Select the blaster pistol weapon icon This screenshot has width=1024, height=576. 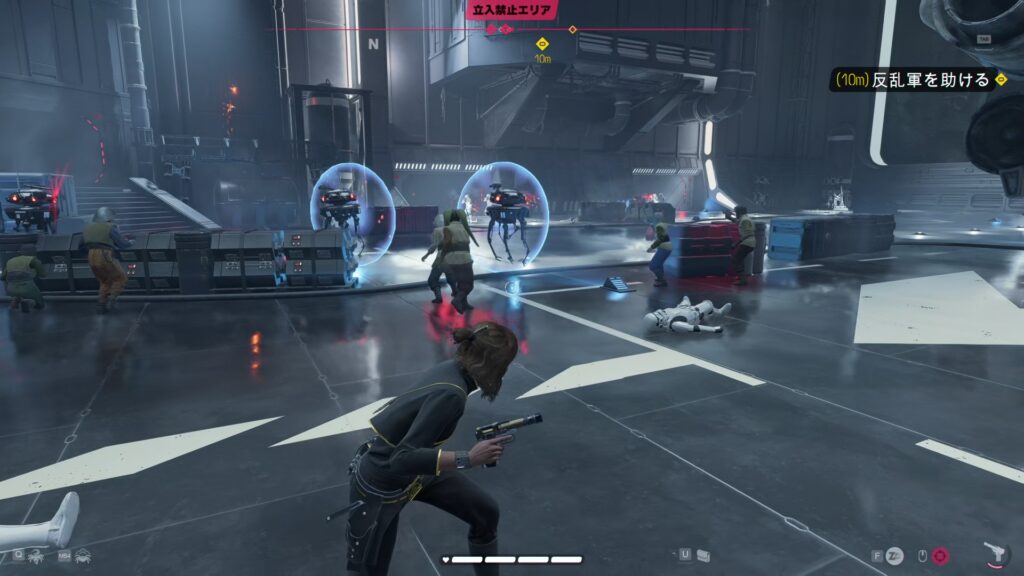[997, 553]
